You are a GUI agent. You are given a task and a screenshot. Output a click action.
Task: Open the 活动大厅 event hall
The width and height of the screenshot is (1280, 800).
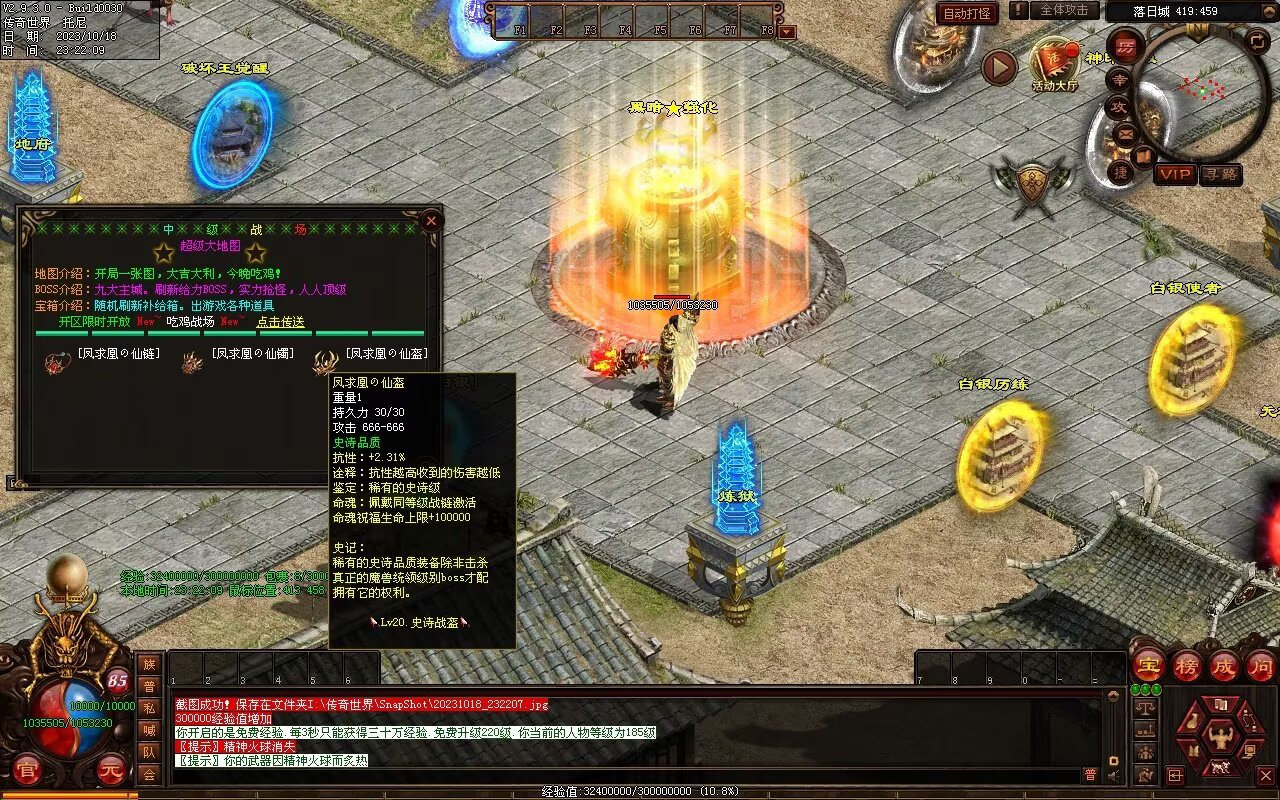pyautogui.click(x=1055, y=66)
